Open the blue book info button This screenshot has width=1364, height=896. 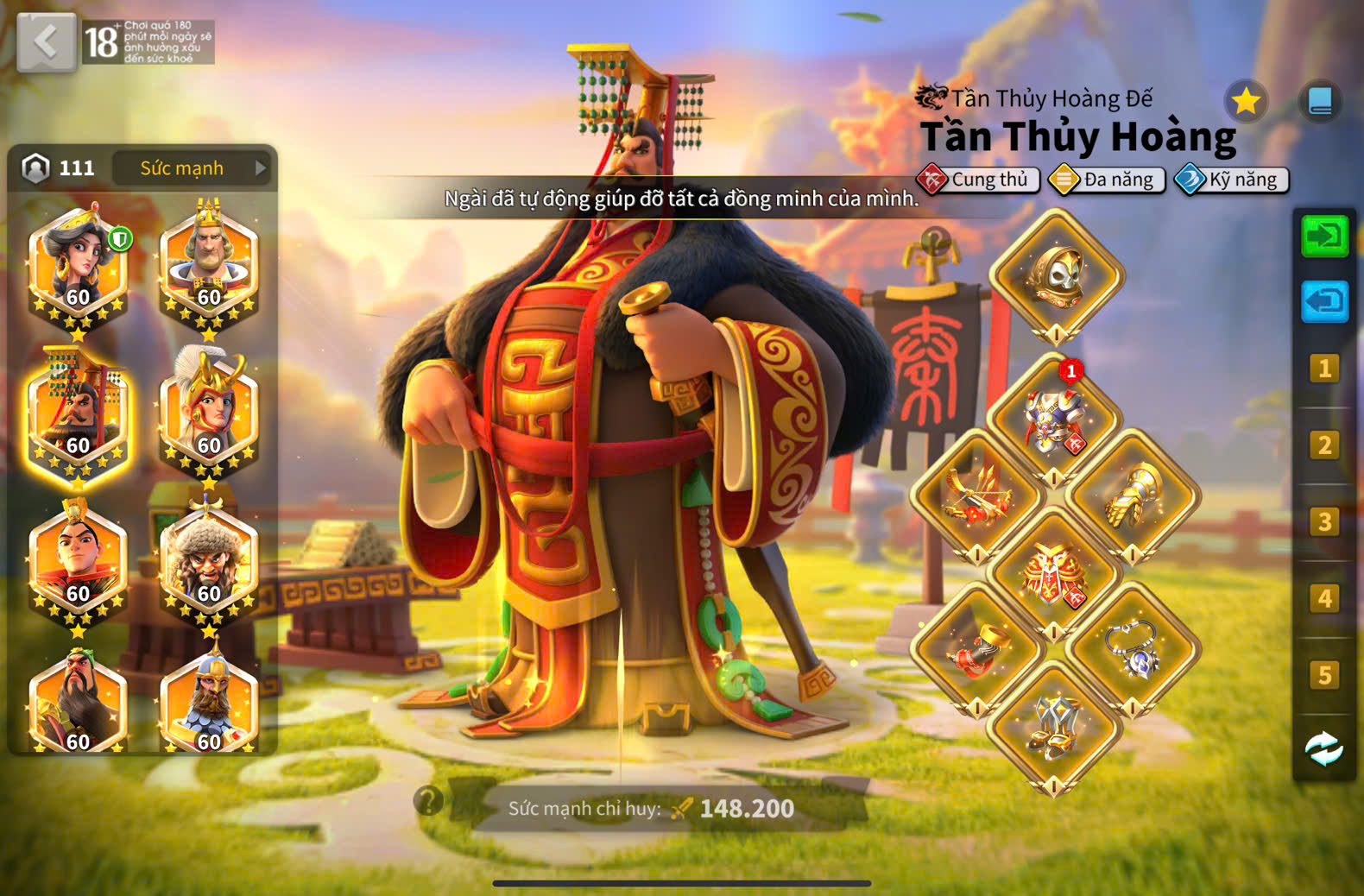[1319, 102]
